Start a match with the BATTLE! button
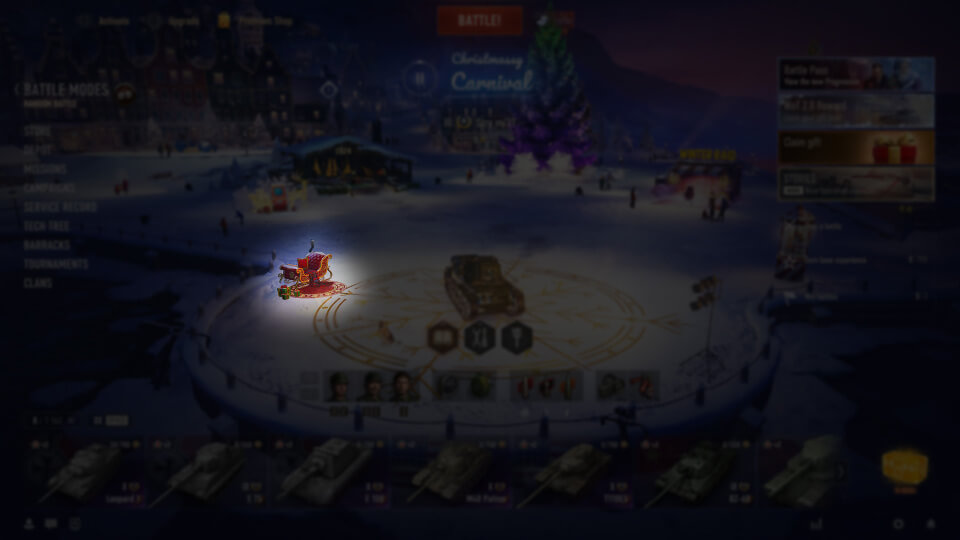The height and width of the screenshot is (540, 960). click(479, 20)
